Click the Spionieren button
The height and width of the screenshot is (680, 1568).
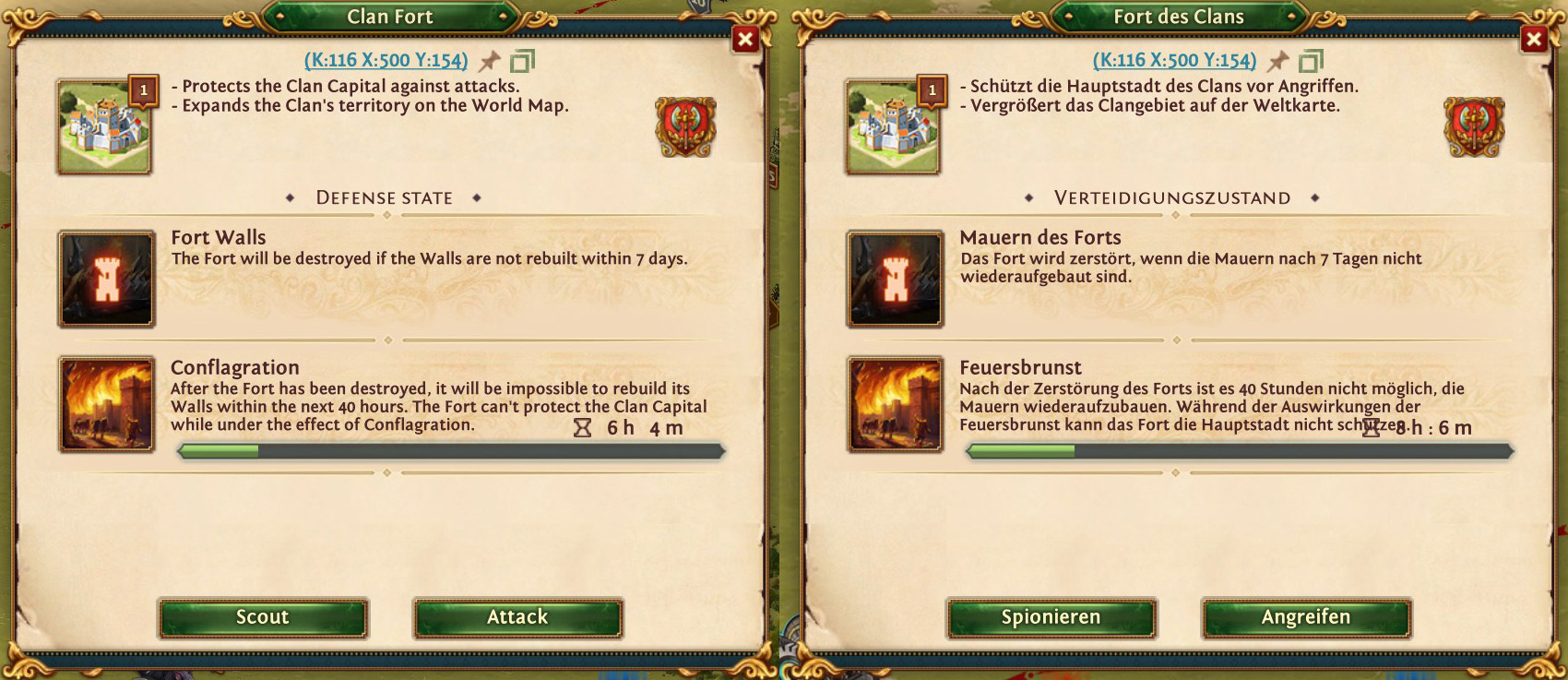tap(1051, 617)
